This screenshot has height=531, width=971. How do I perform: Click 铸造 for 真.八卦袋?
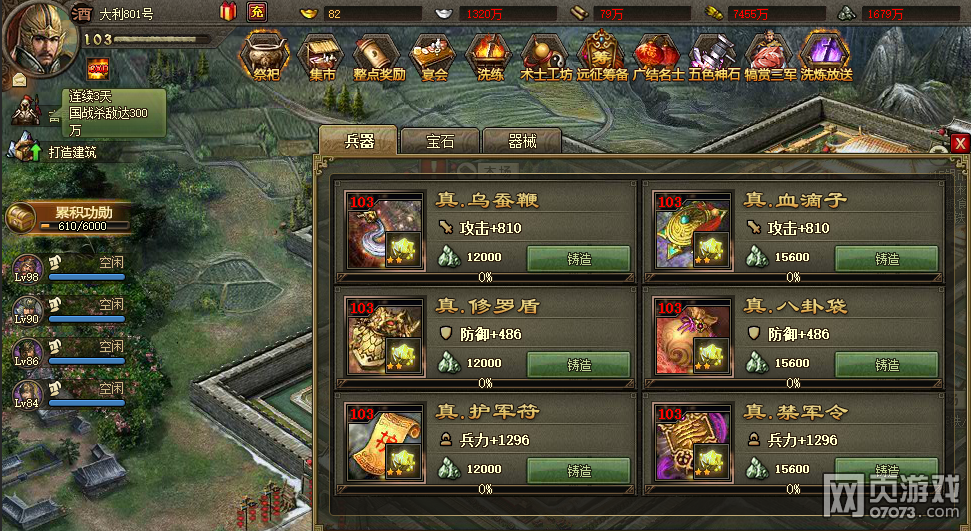(886, 365)
